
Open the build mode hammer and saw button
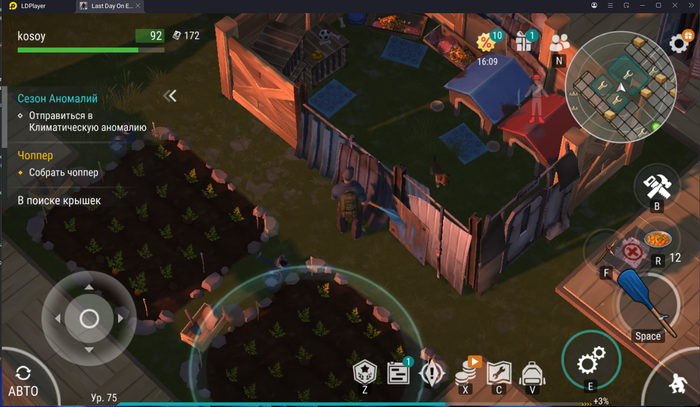(656, 186)
